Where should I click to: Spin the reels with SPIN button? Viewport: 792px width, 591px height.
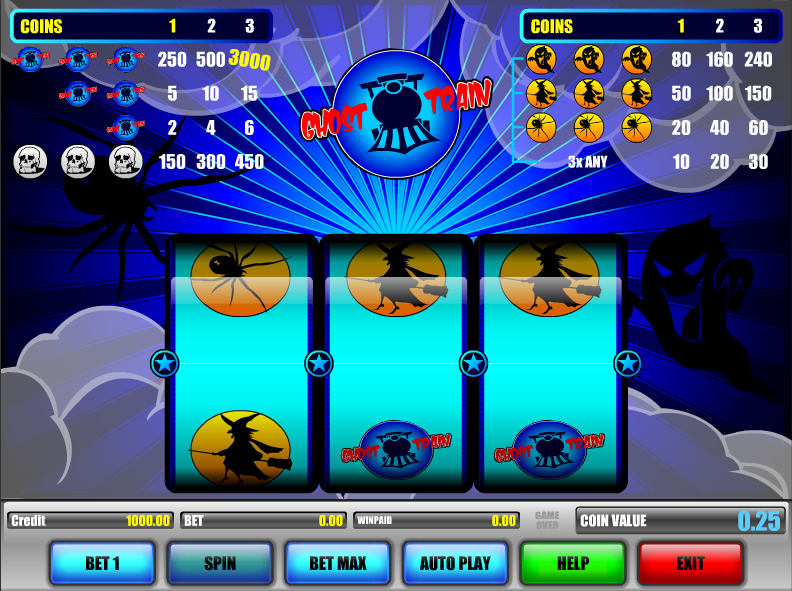220,563
